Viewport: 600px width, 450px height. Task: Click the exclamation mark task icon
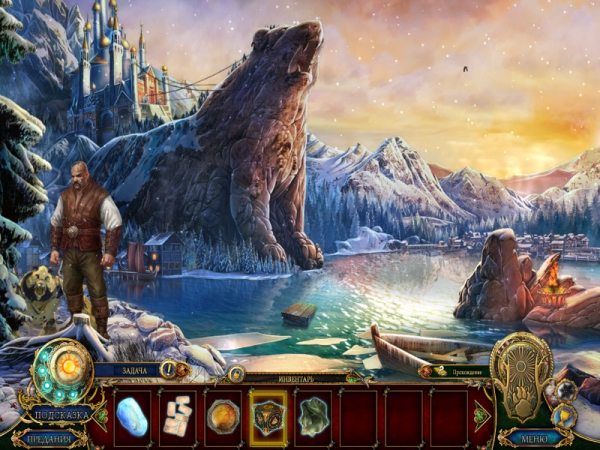tap(170, 370)
